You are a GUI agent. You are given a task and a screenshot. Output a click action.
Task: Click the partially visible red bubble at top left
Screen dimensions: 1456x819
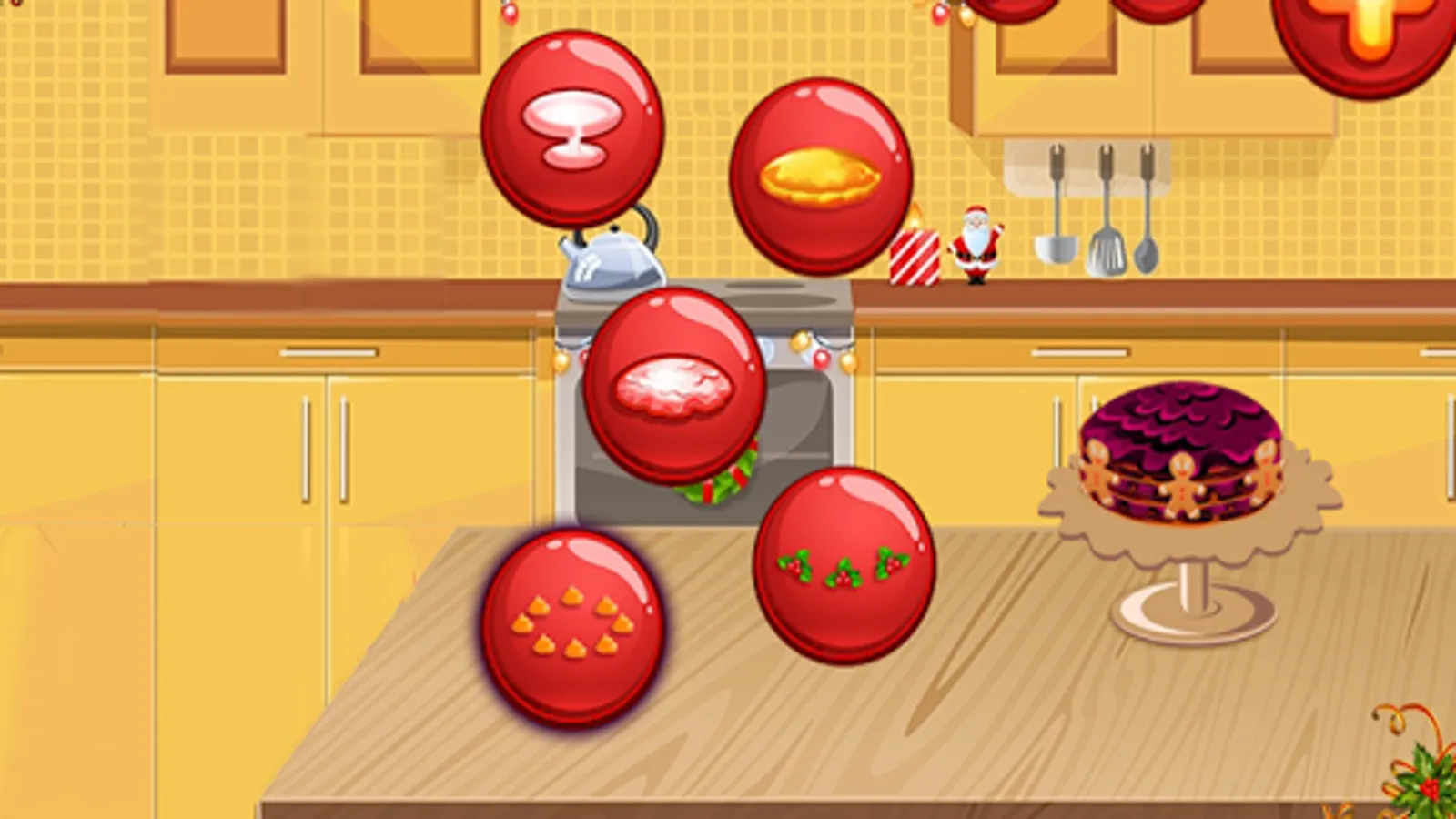[1015, 7]
